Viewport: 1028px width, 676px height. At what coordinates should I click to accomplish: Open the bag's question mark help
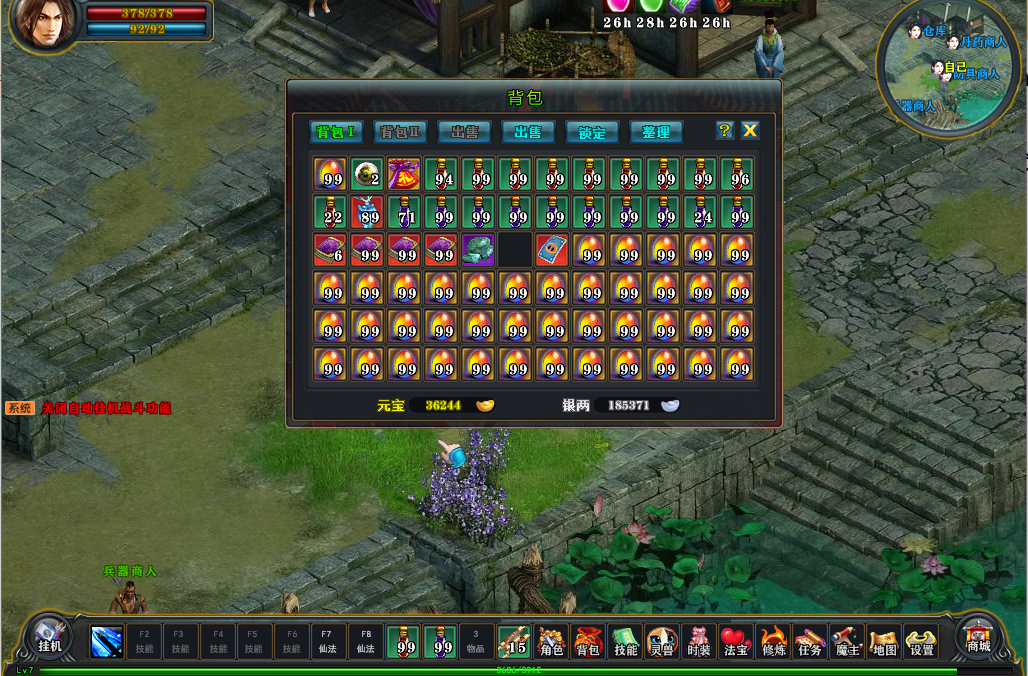(725, 131)
